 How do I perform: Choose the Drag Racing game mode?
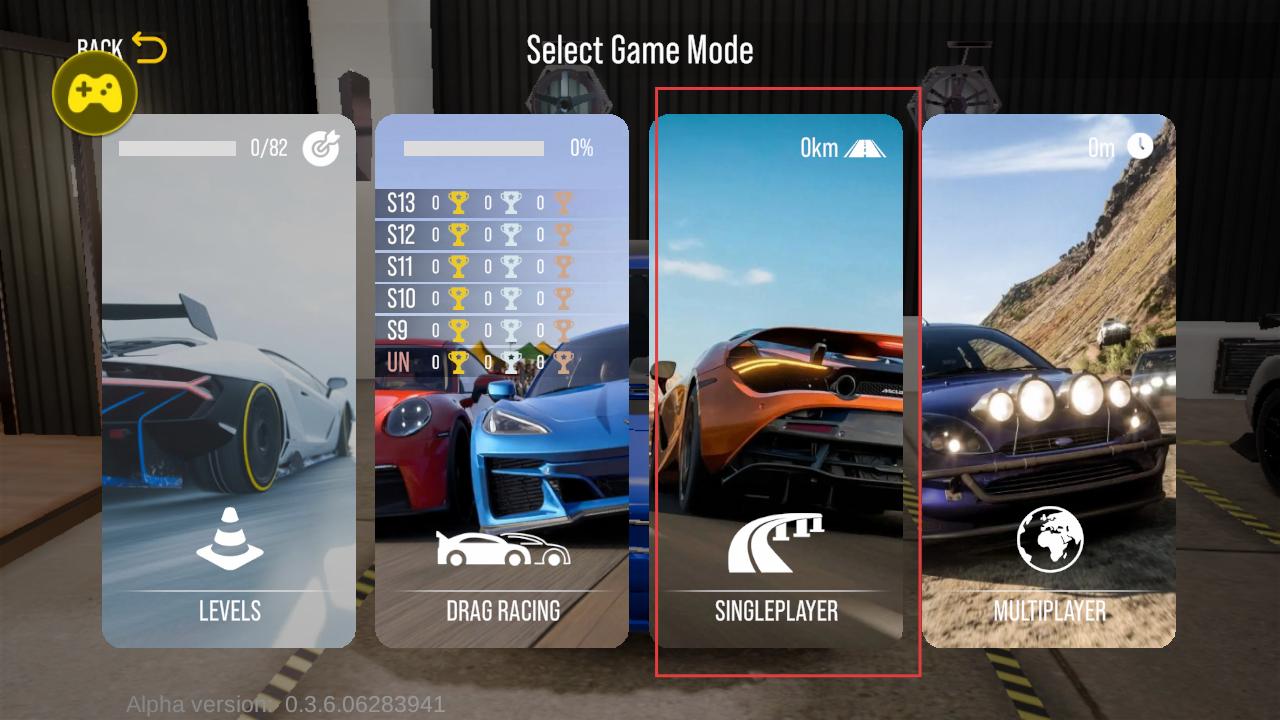pyautogui.click(x=502, y=380)
